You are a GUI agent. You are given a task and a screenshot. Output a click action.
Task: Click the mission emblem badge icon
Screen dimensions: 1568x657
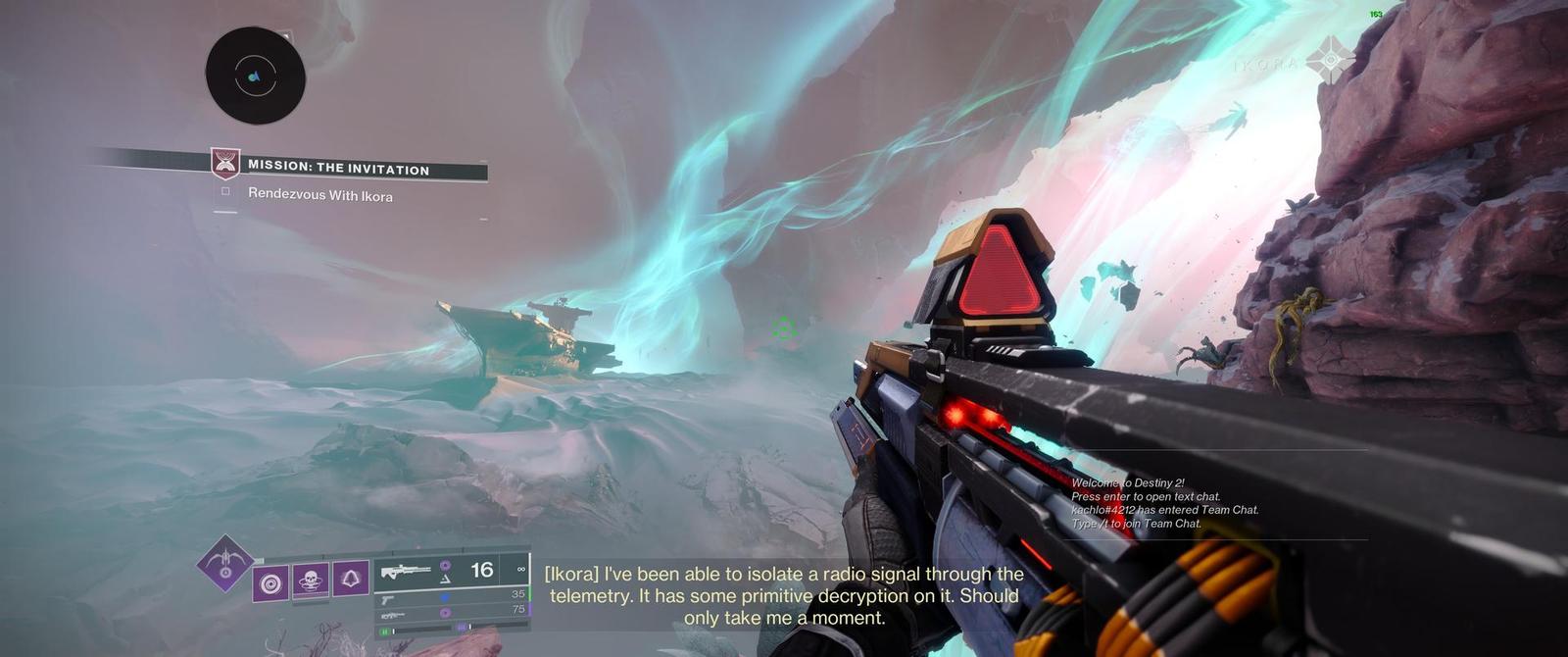[x=226, y=164]
